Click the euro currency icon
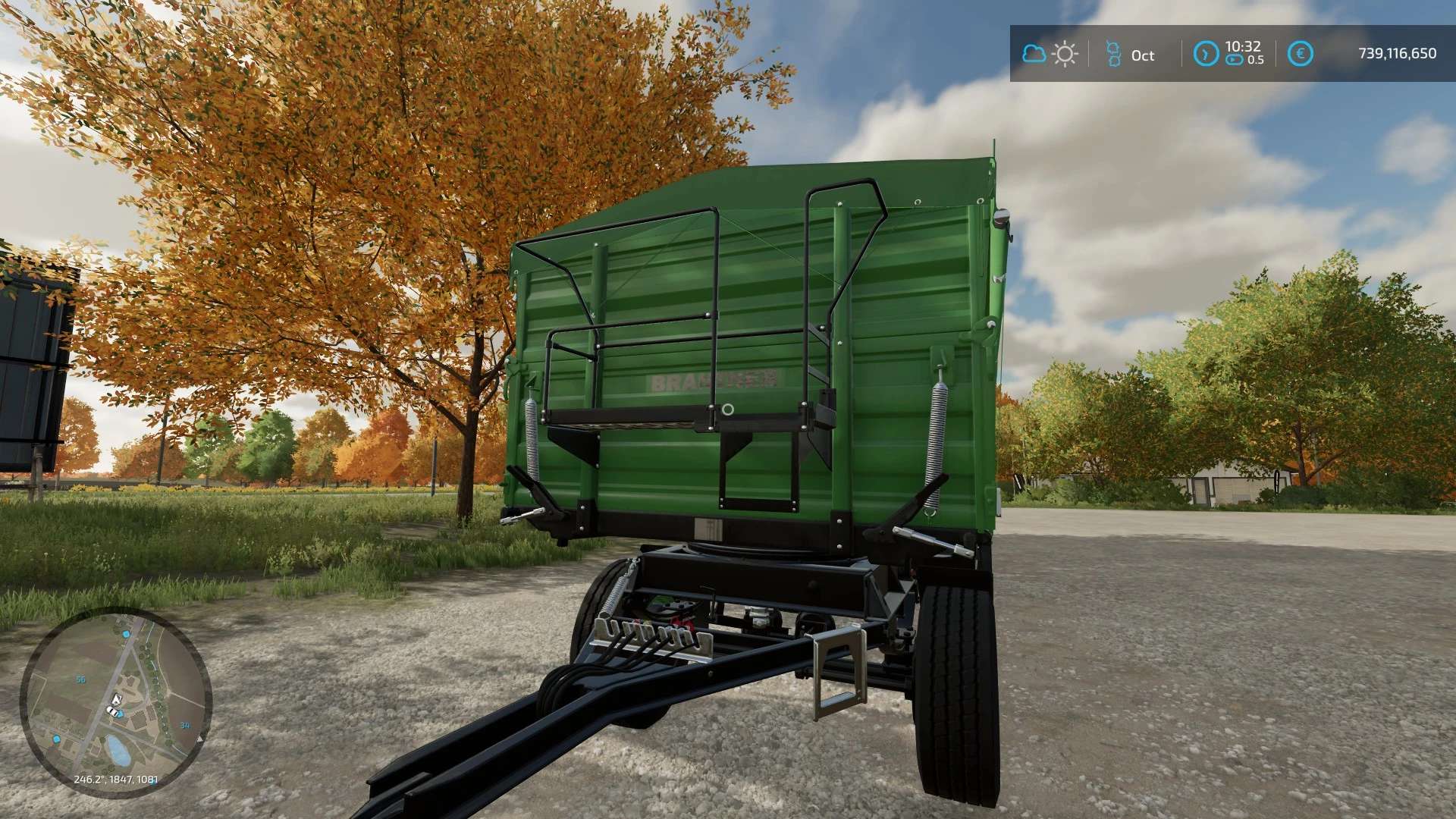The width and height of the screenshot is (1456, 819). coord(1301,54)
